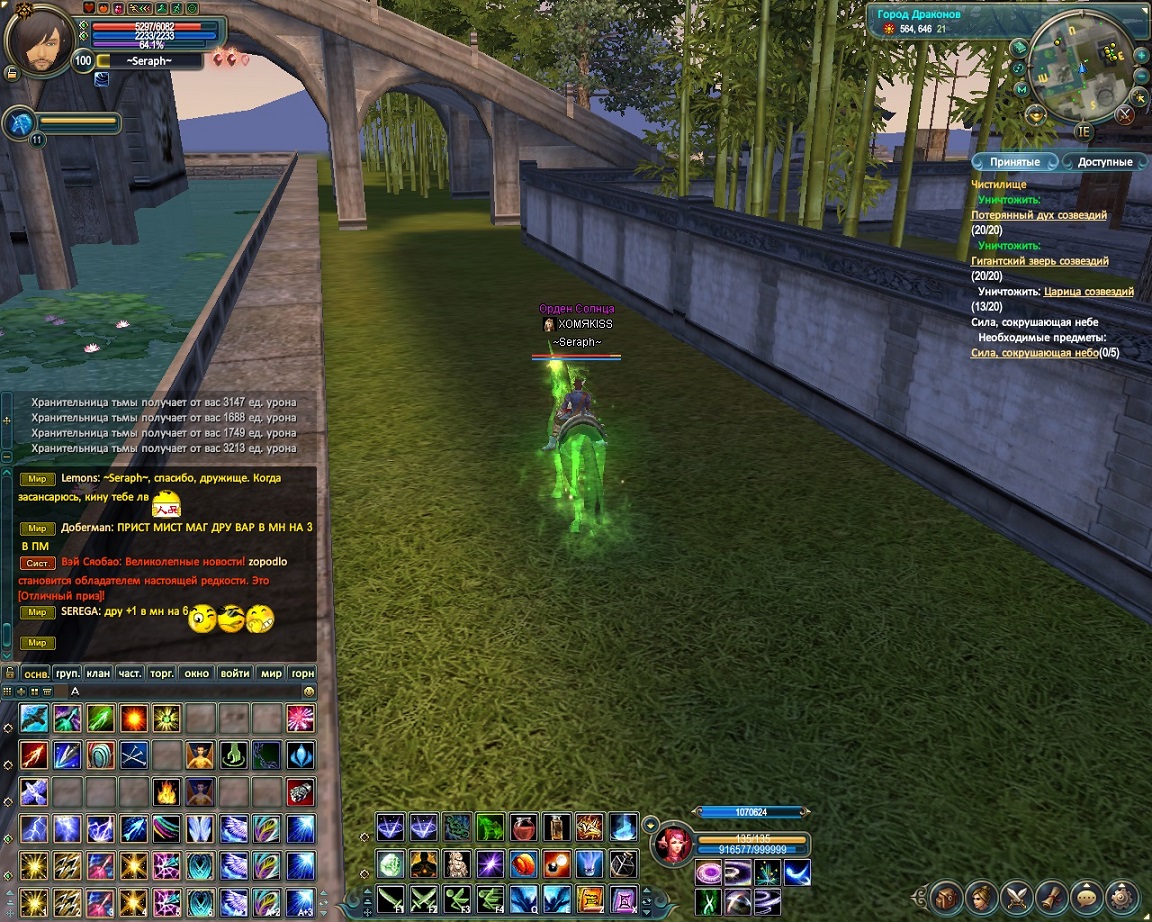Switch chat to the торг. tab
This screenshot has width=1152, height=922.
click(161, 673)
